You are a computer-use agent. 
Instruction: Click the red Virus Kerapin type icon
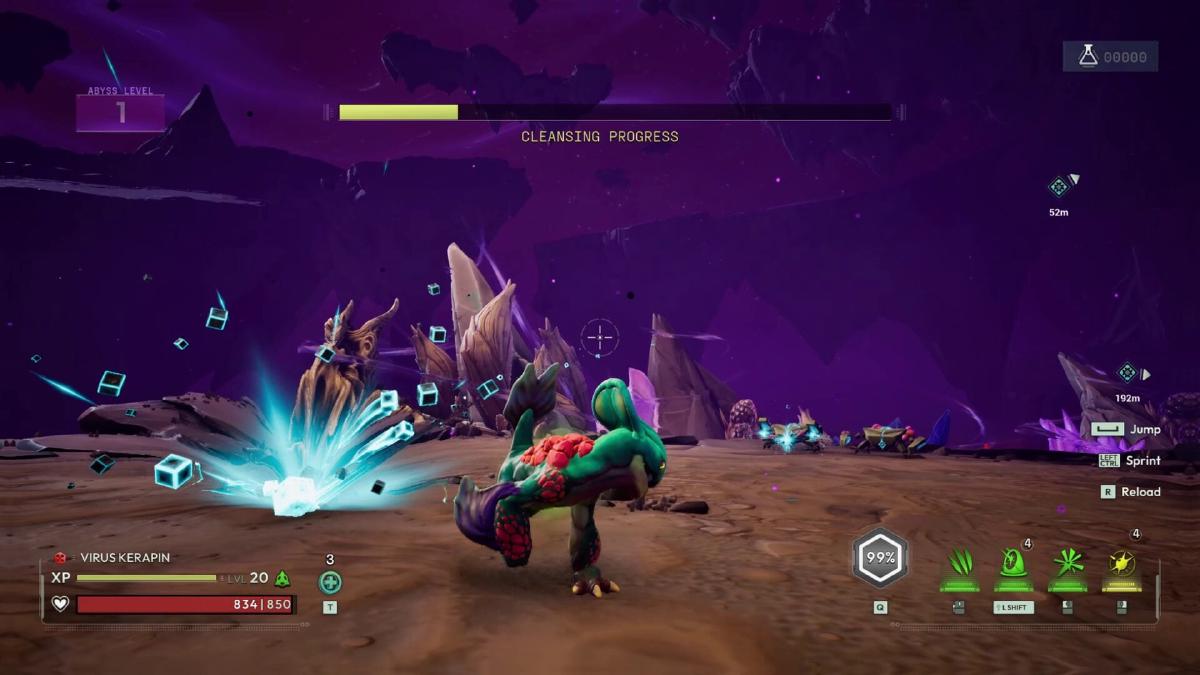(60, 558)
